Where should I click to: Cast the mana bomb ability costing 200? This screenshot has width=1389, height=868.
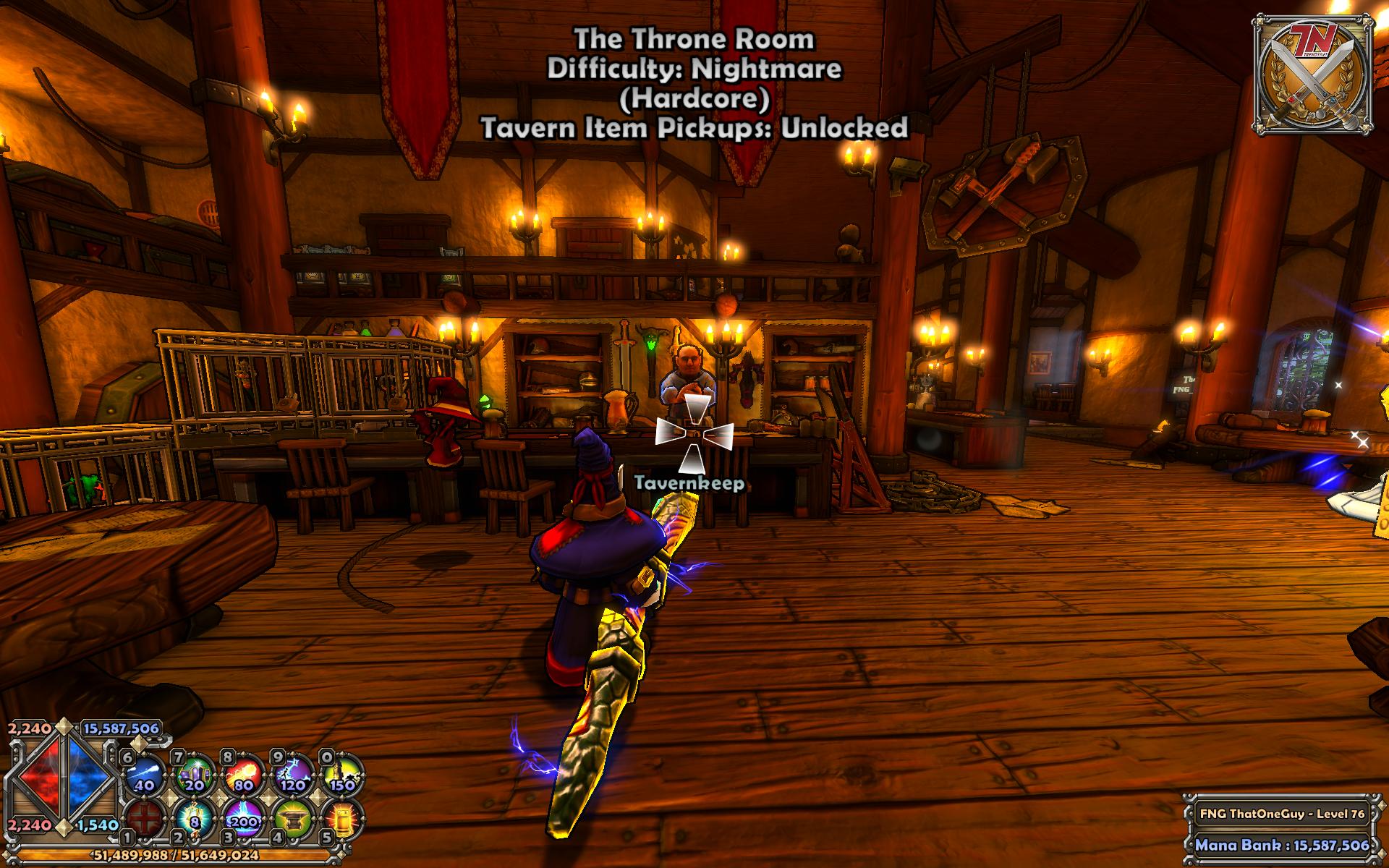pos(244,819)
